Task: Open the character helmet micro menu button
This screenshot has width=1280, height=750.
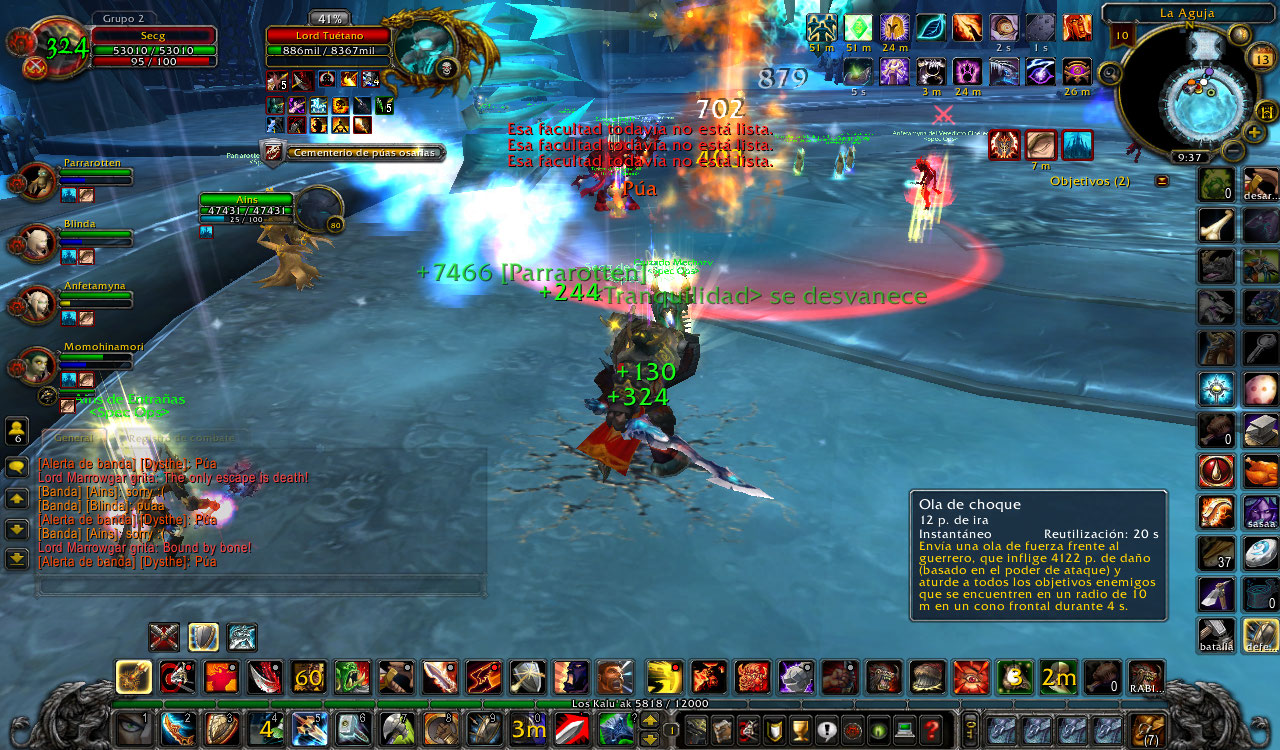Action: tap(696, 728)
